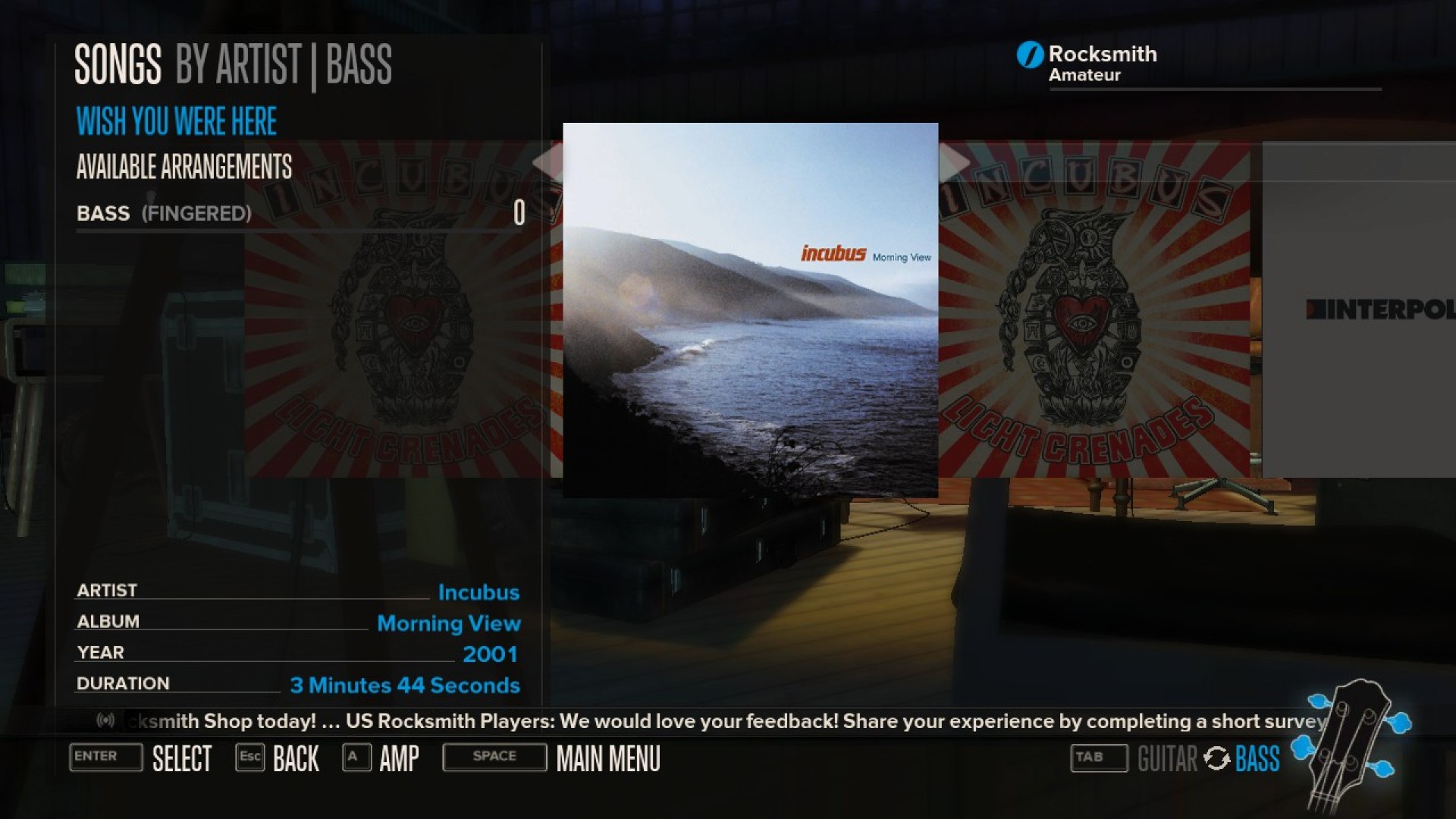Click the BACK button

(295, 758)
